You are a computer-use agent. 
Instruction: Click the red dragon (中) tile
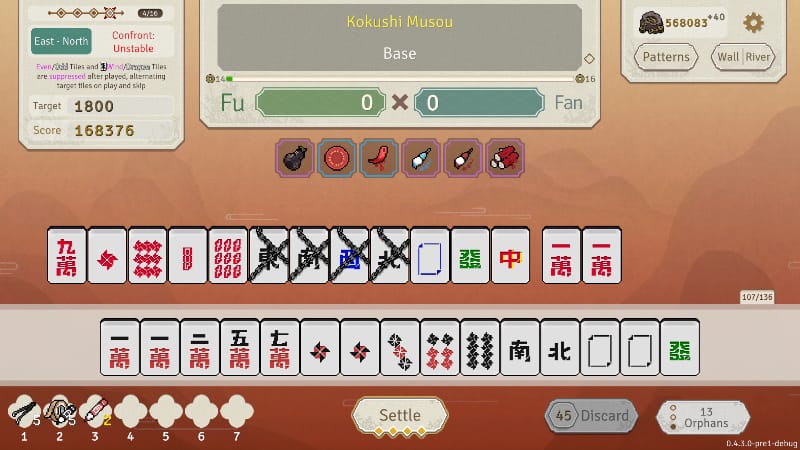[x=511, y=255]
